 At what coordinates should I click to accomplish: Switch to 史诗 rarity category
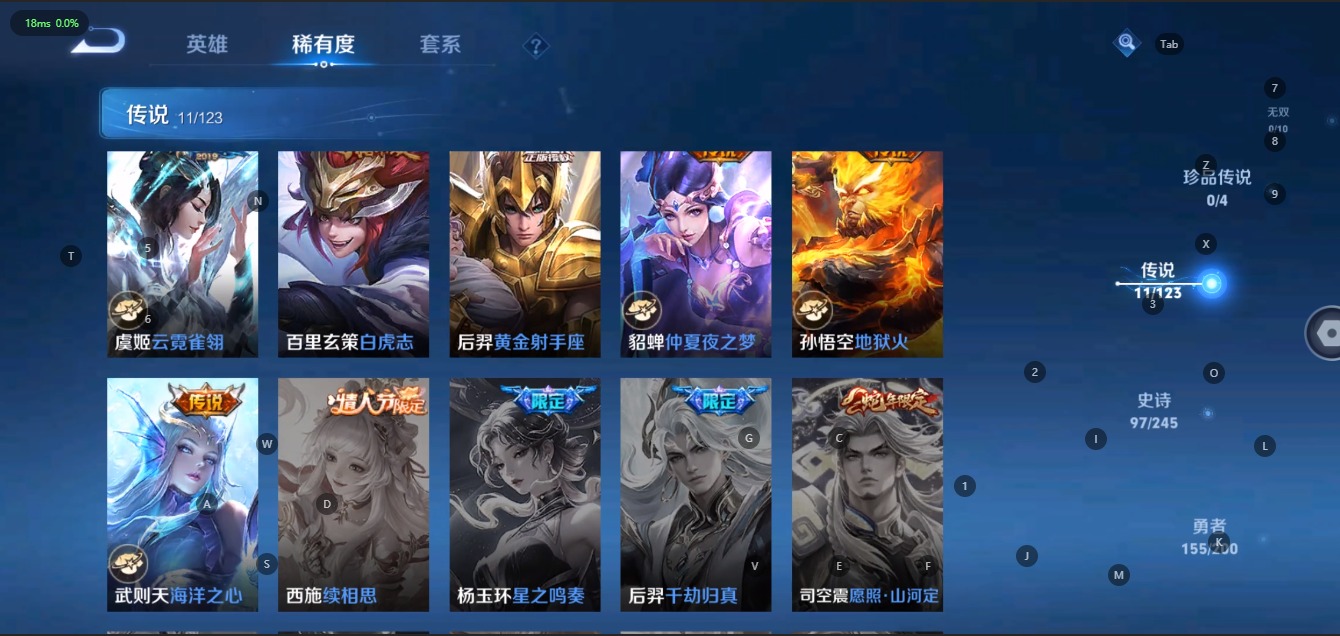click(x=1154, y=410)
